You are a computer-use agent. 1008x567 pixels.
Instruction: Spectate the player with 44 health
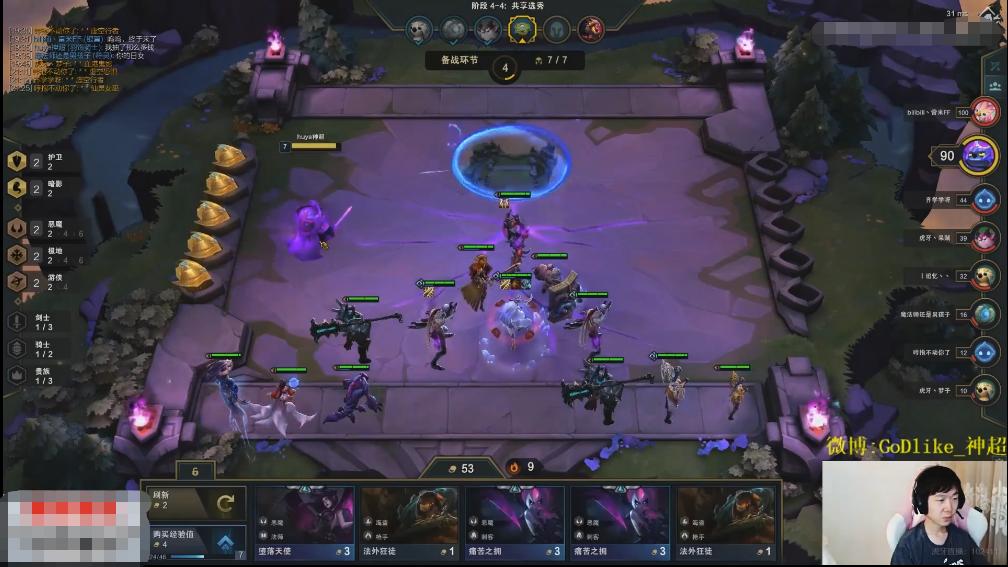coord(985,200)
